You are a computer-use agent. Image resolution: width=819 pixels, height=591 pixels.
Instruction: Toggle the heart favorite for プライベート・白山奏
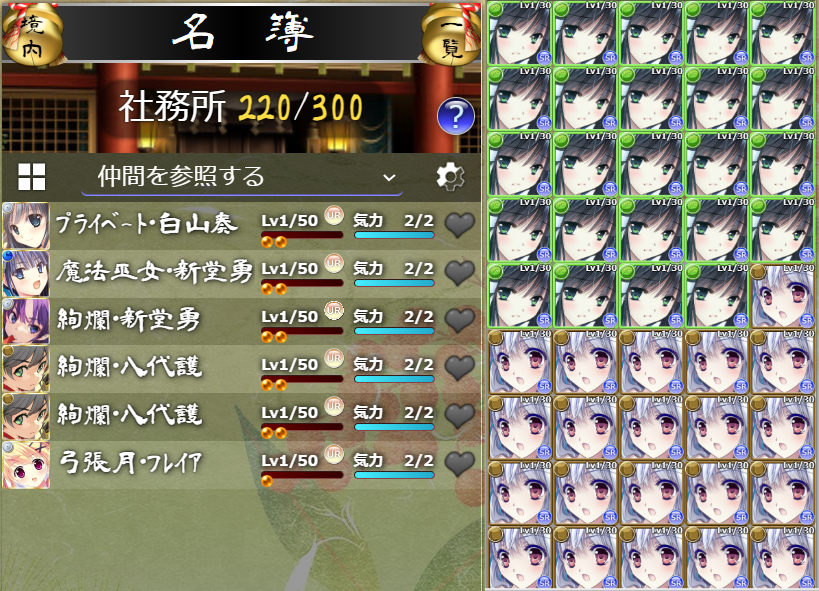point(459,225)
